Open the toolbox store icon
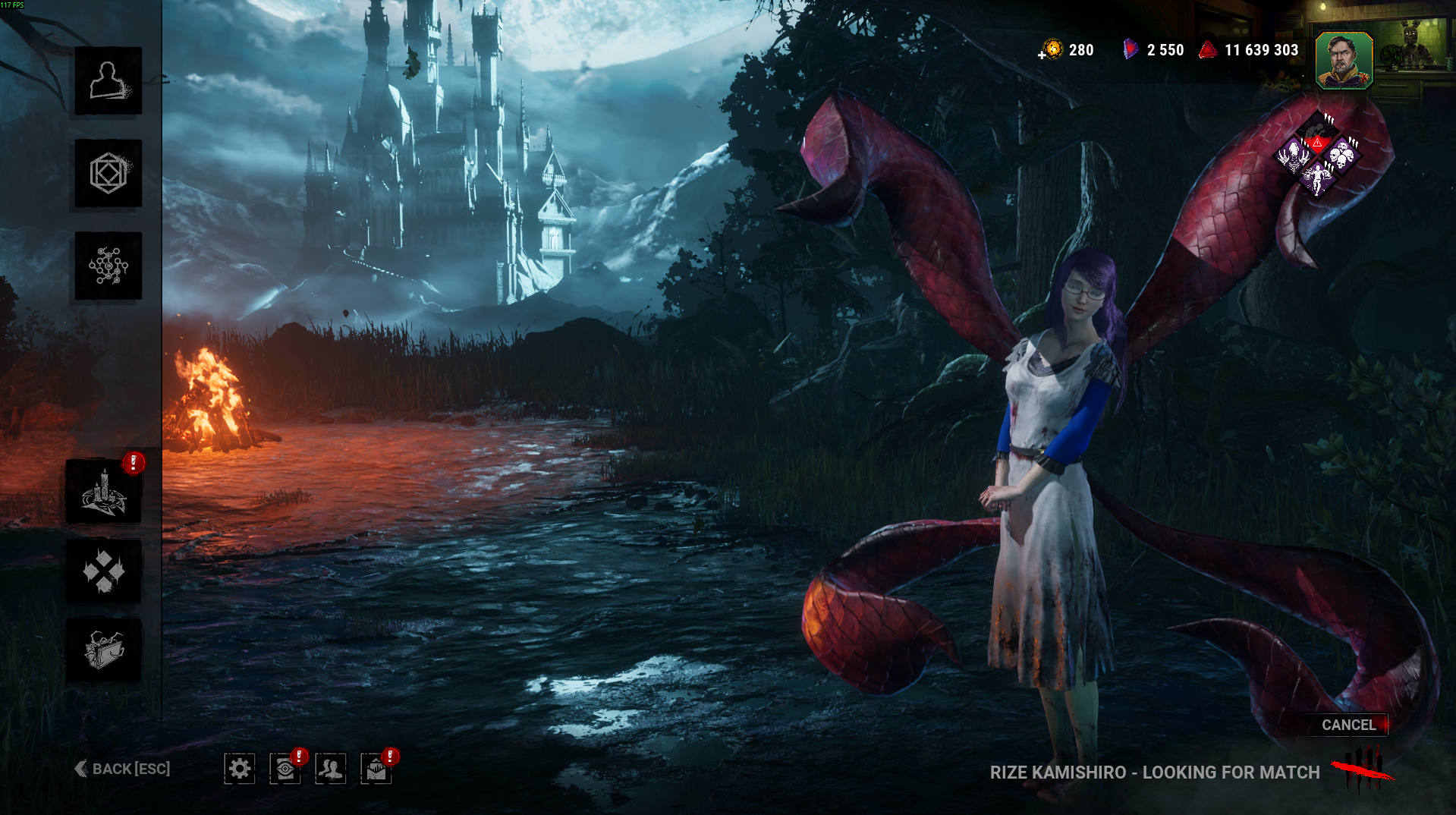This screenshot has width=1456, height=815. [104, 650]
